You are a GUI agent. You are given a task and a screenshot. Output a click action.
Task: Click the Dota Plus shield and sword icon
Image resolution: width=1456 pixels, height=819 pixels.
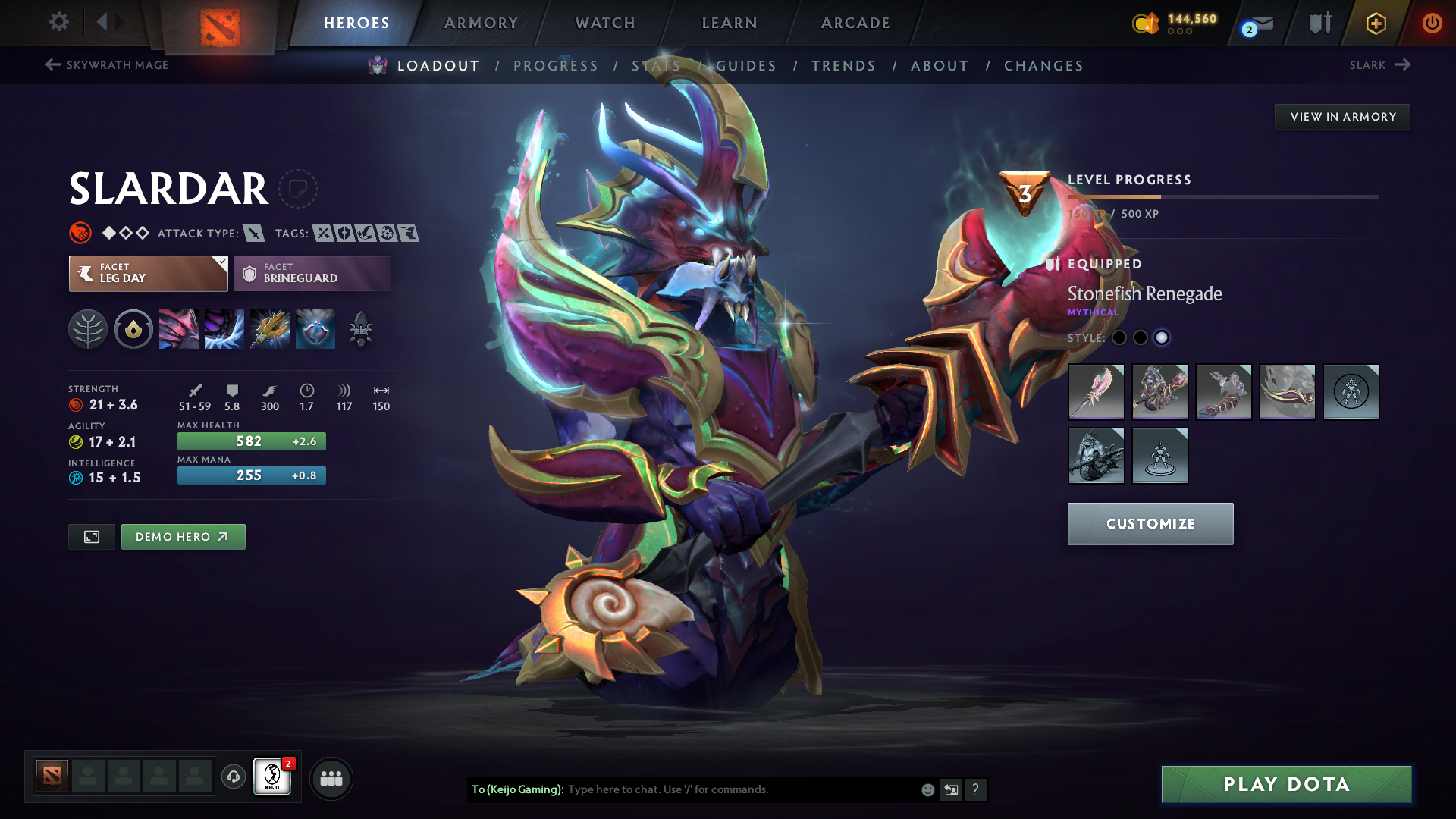pyautogui.click(x=1319, y=23)
